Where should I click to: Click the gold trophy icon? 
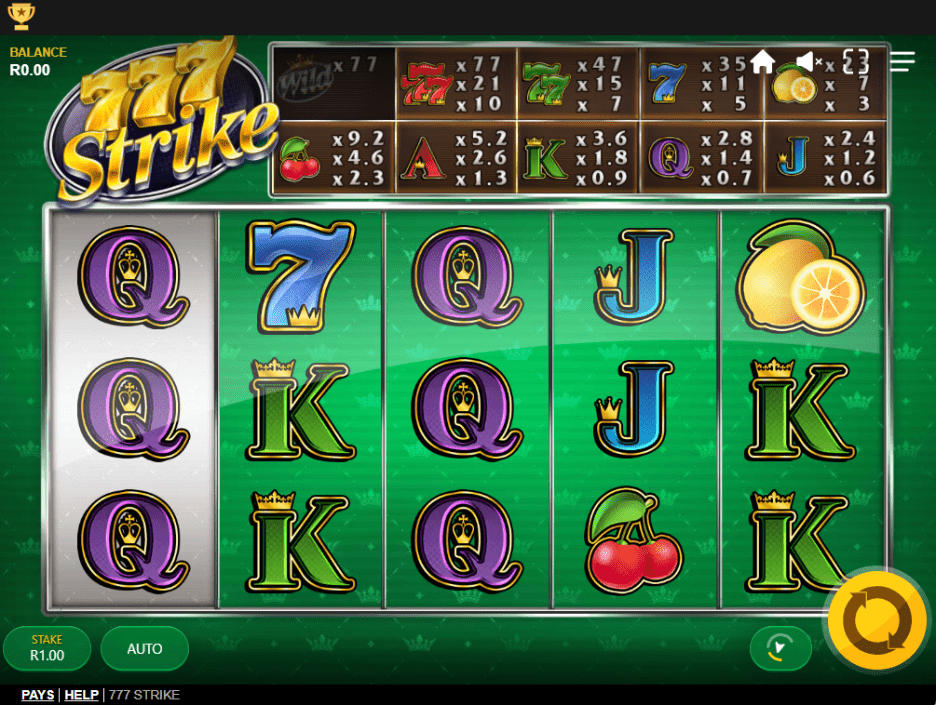(20, 16)
